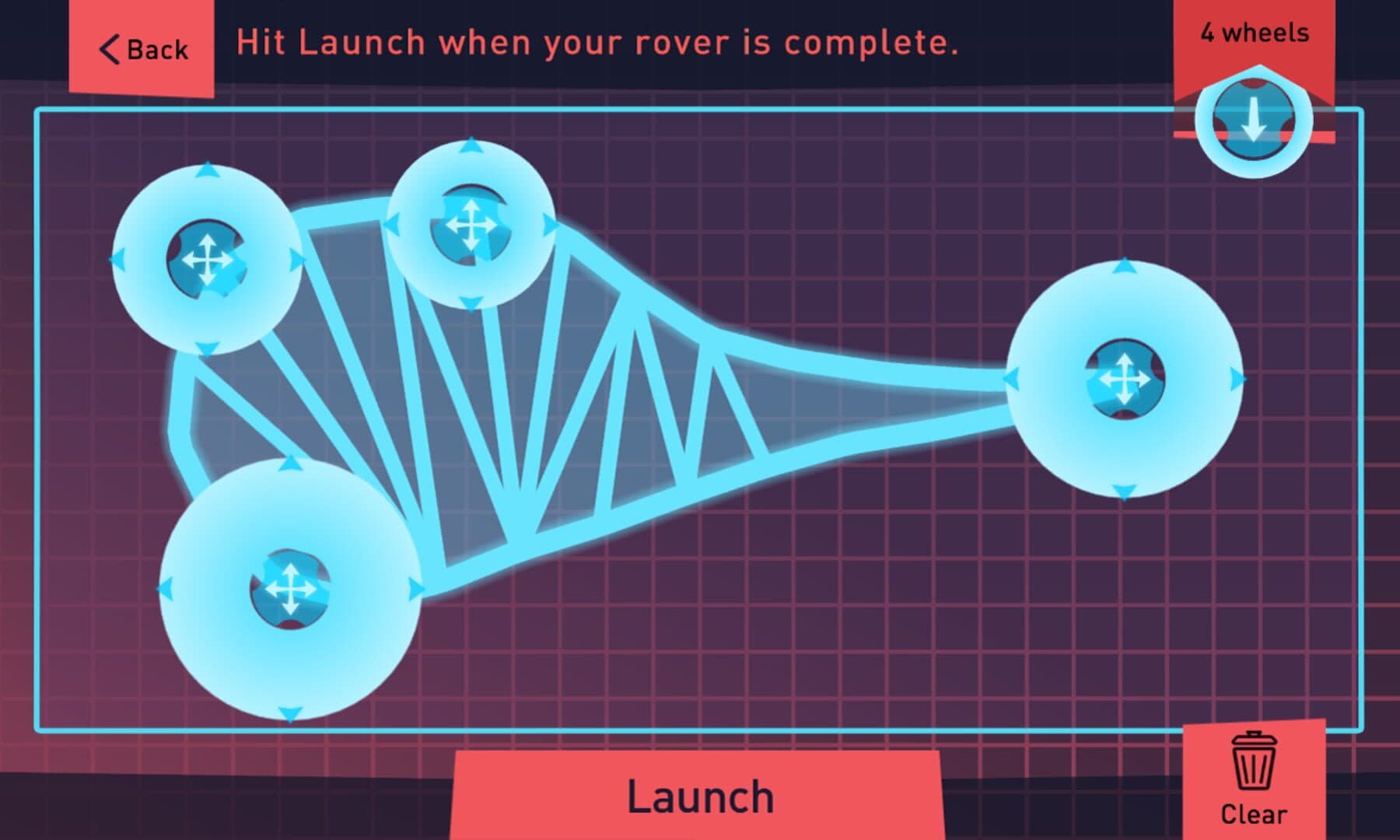Image resolution: width=1400 pixels, height=840 pixels.
Task: Select the far-right wheel's move handle
Action: pyautogui.click(x=1124, y=380)
